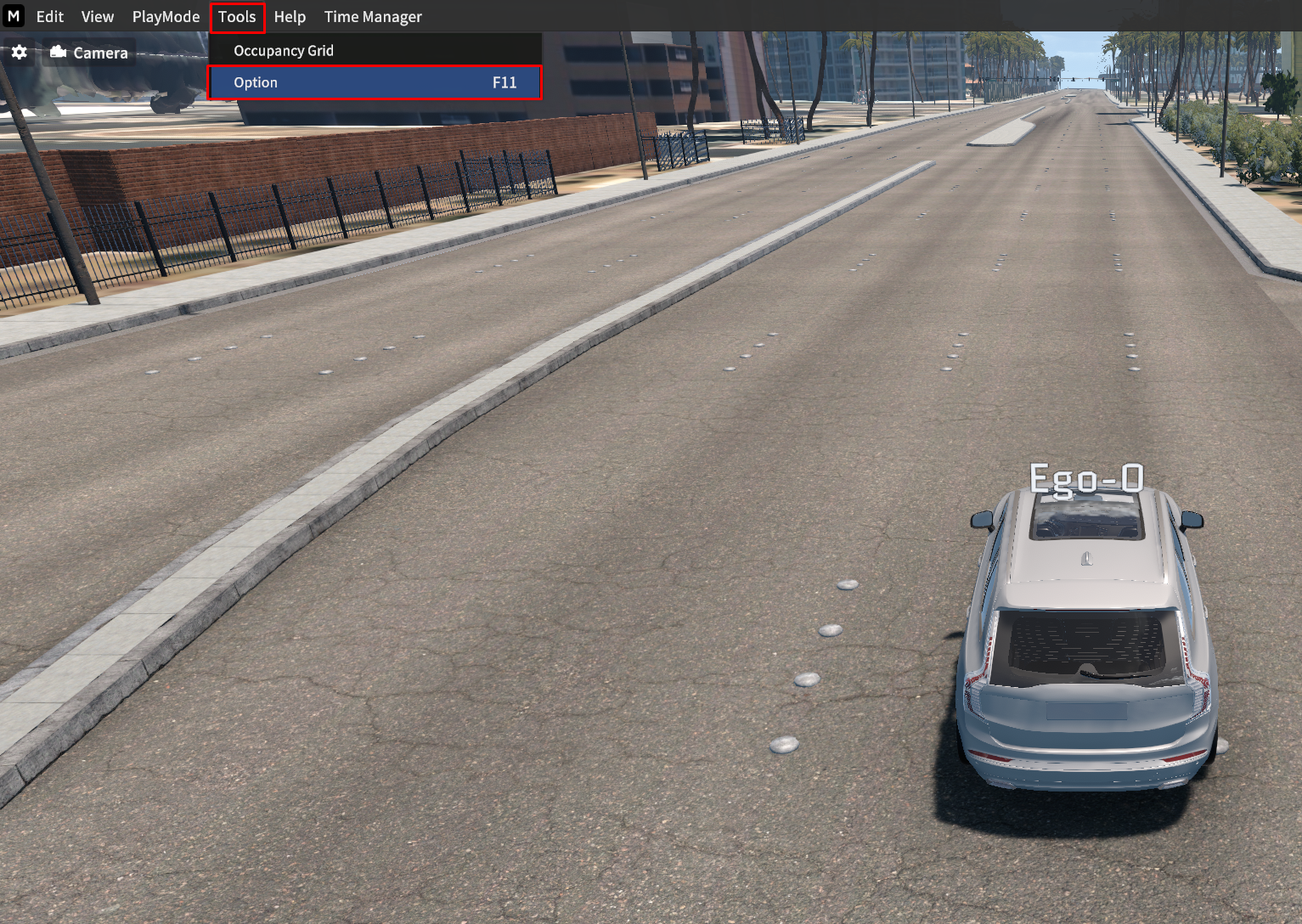This screenshot has width=1302, height=924.
Task: Open the View menu
Action: [98, 17]
